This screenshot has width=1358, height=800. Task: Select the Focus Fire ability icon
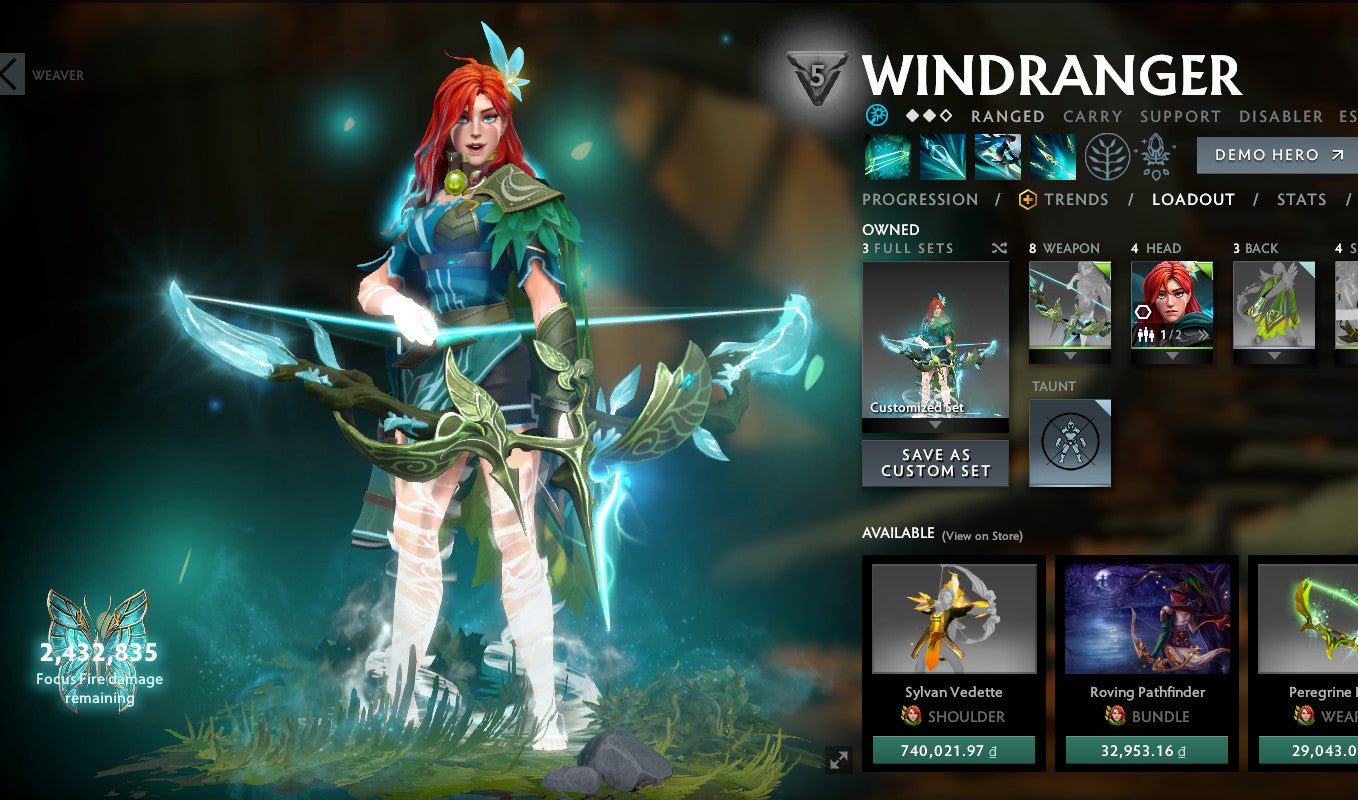click(x=1051, y=157)
